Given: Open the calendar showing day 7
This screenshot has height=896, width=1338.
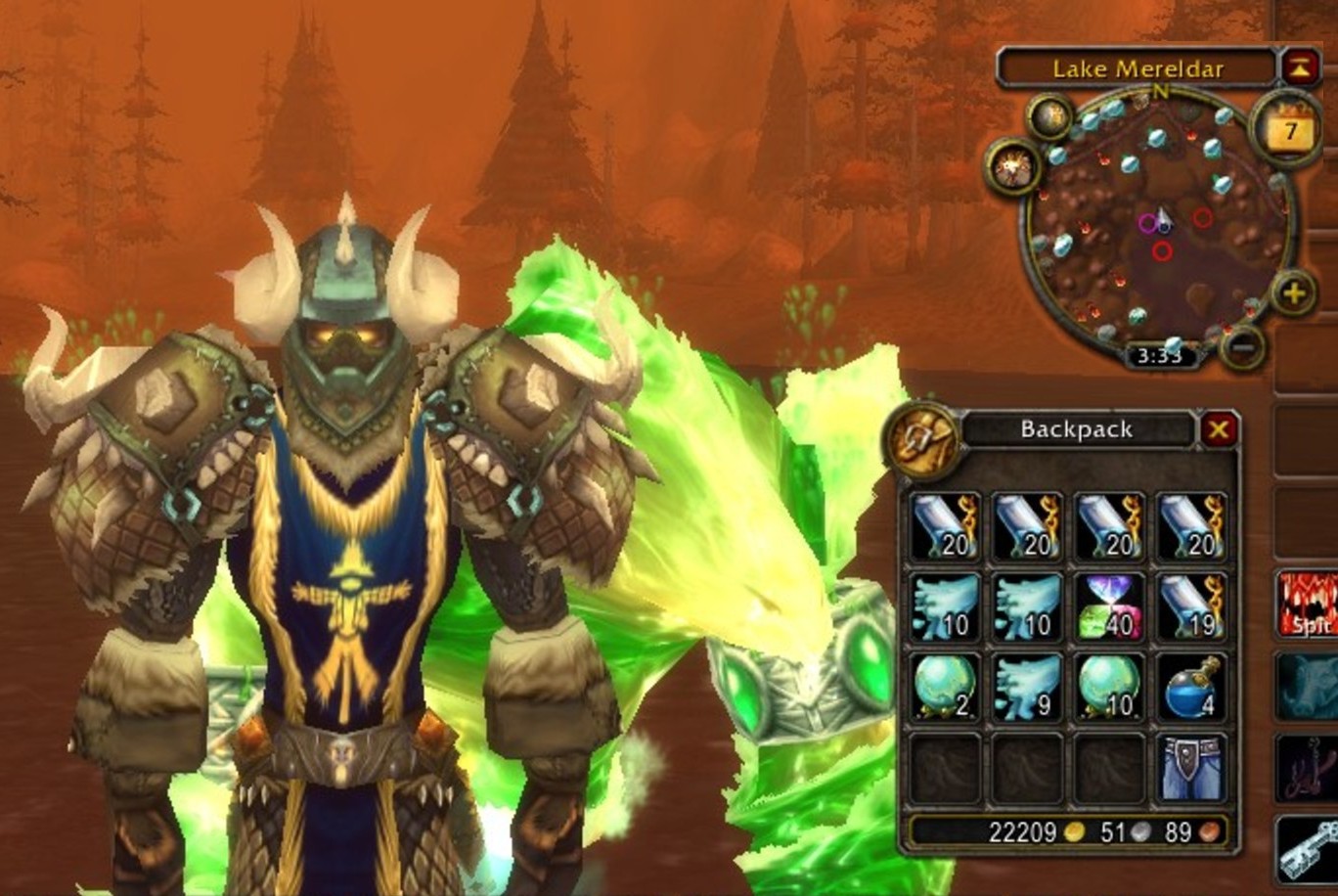Looking at the screenshot, I should (1287, 127).
